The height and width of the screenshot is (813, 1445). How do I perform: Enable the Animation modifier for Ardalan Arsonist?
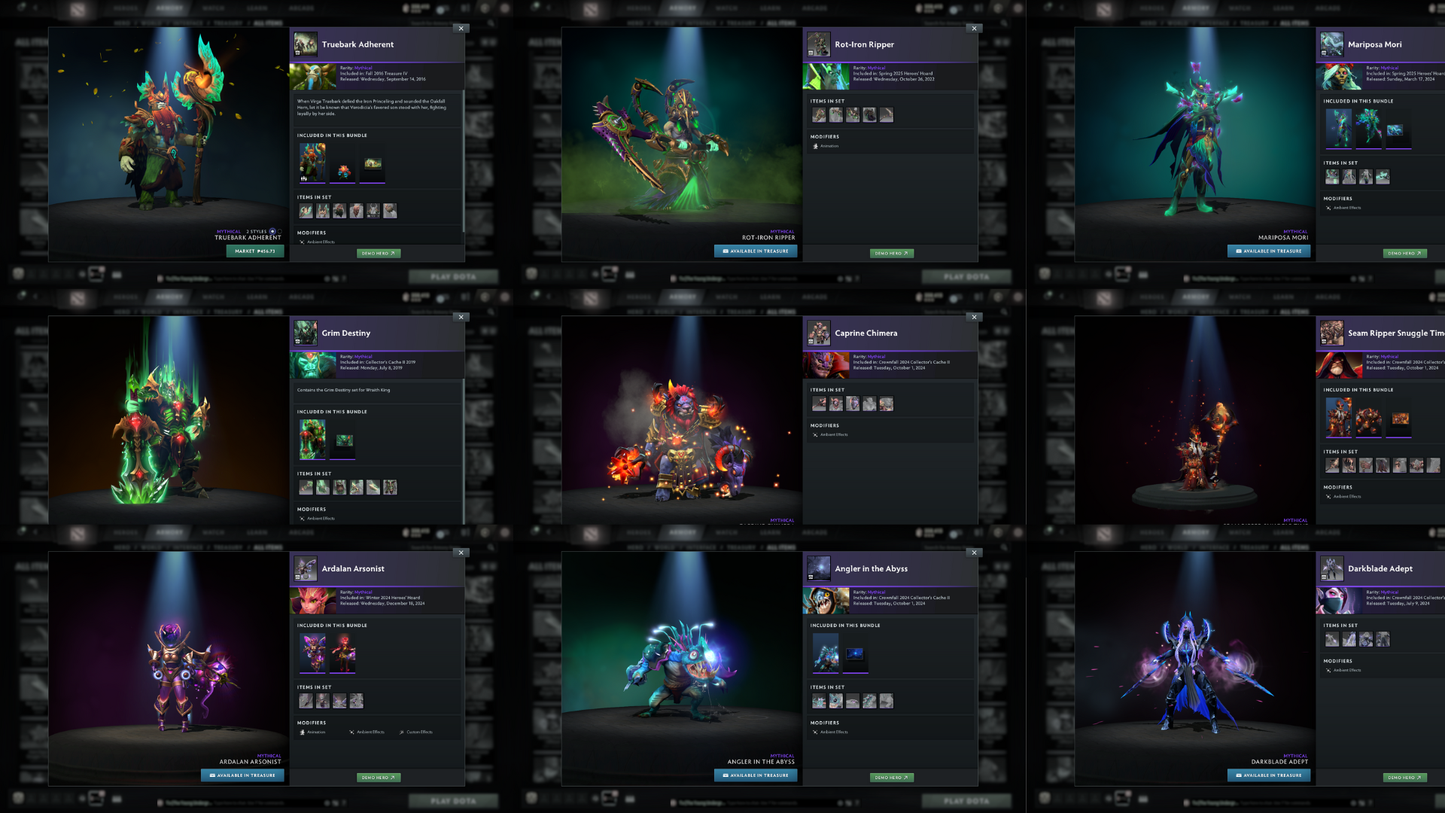pos(302,732)
